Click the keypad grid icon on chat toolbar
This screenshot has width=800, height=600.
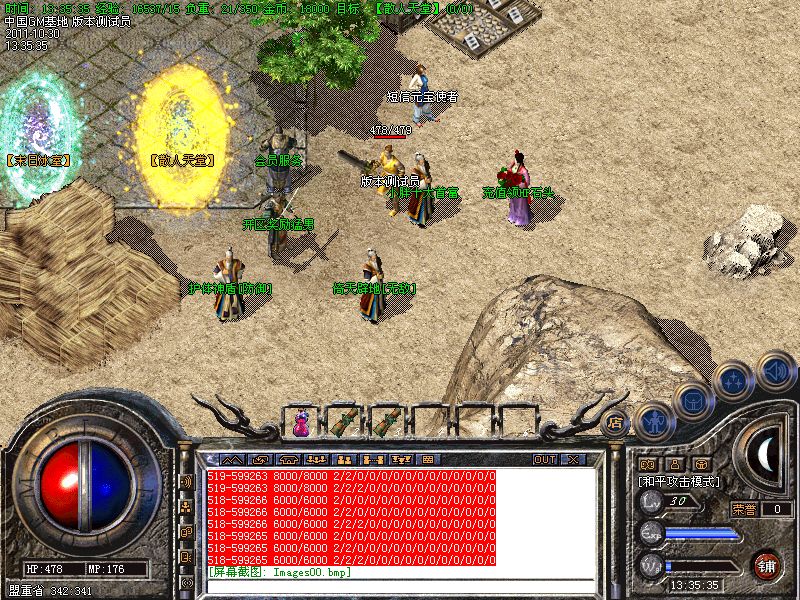coord(428,459)
